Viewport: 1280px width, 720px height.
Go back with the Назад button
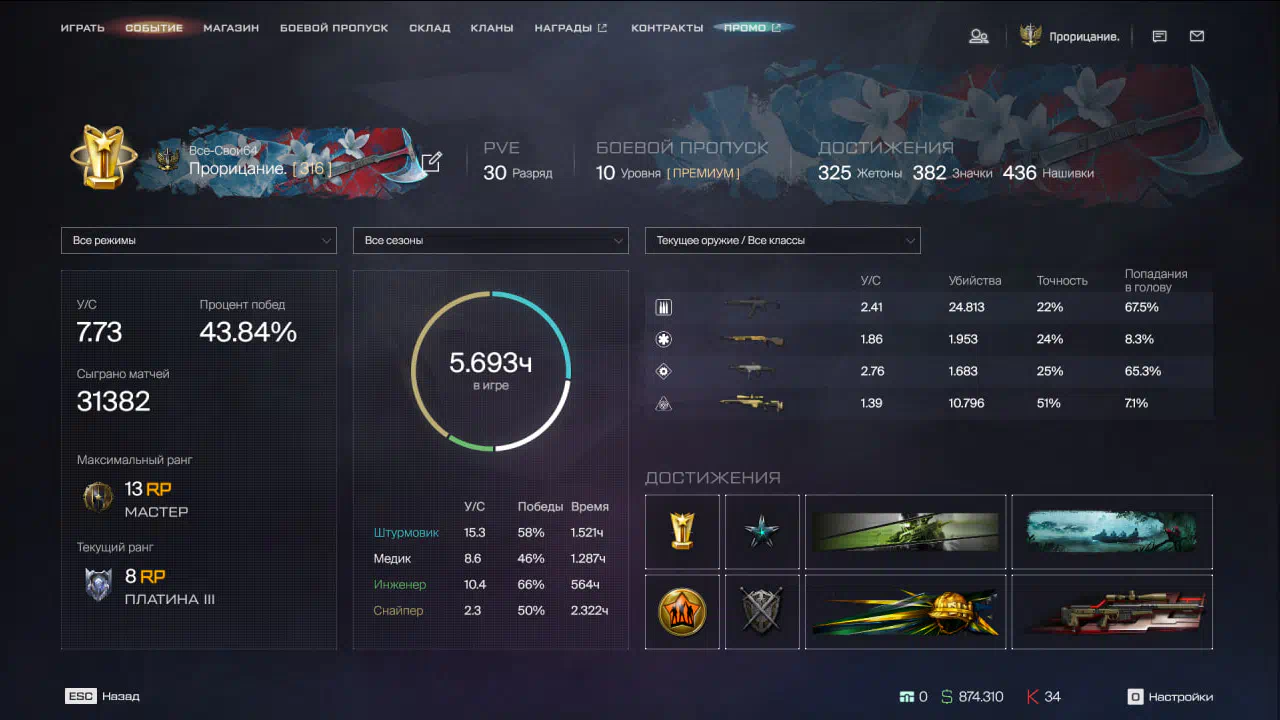(103, 696)
